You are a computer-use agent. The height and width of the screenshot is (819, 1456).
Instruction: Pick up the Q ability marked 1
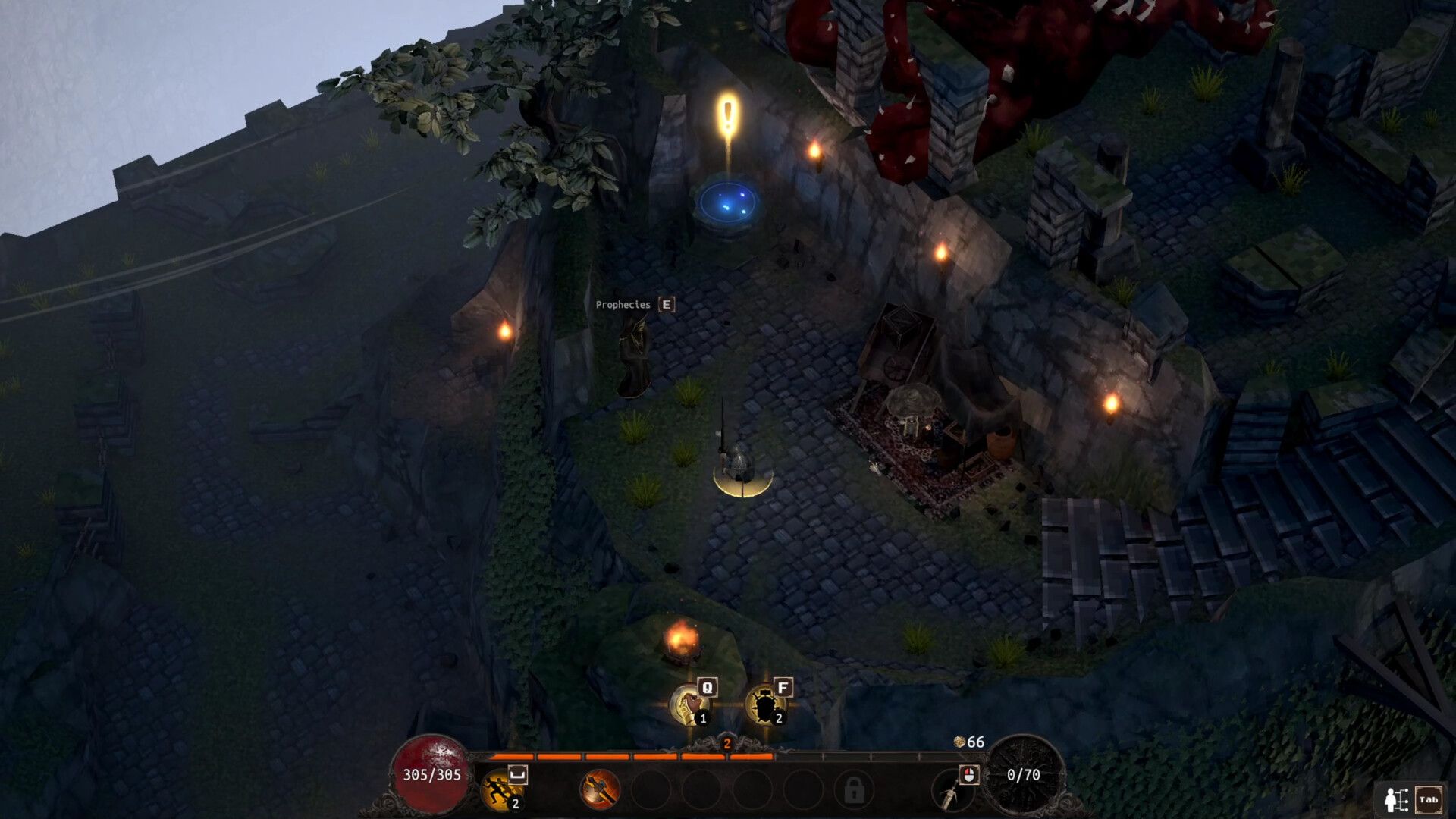click(x=688, y=703)
